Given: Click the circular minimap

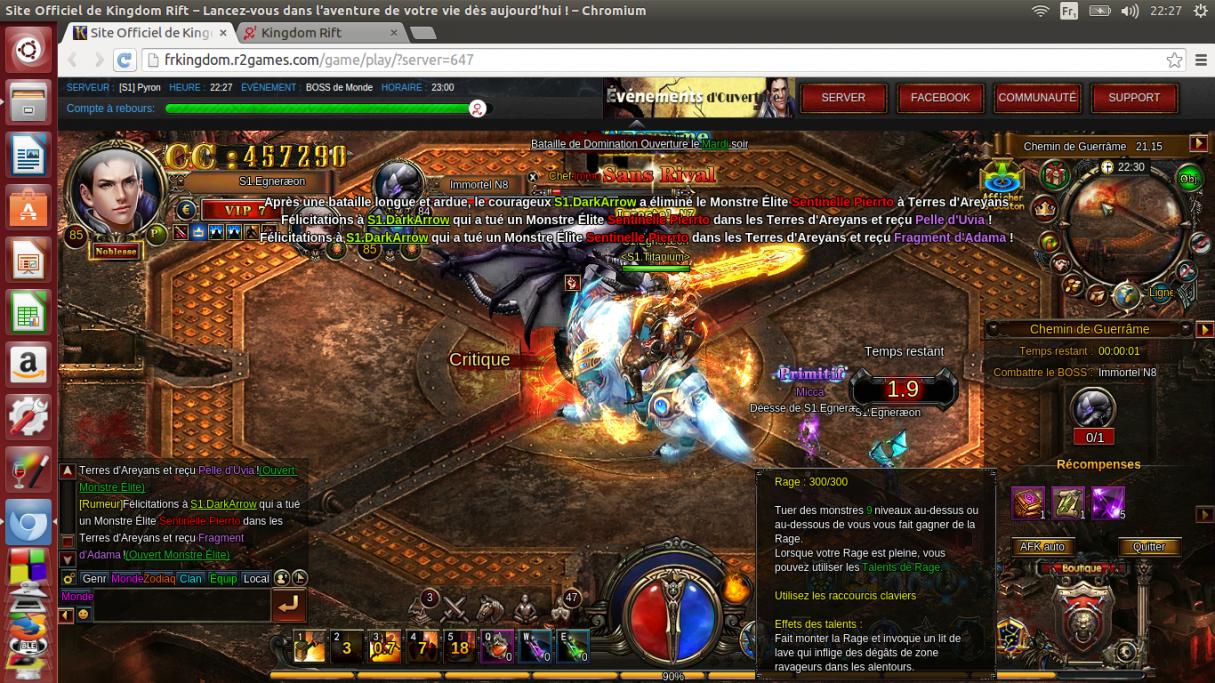Looking at the screenshot, I should point(1124,222).
